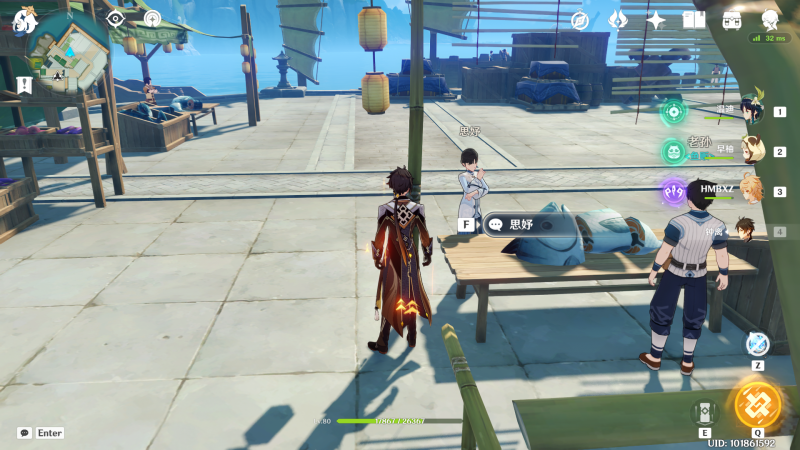Use the elemental skill icon

704,411
